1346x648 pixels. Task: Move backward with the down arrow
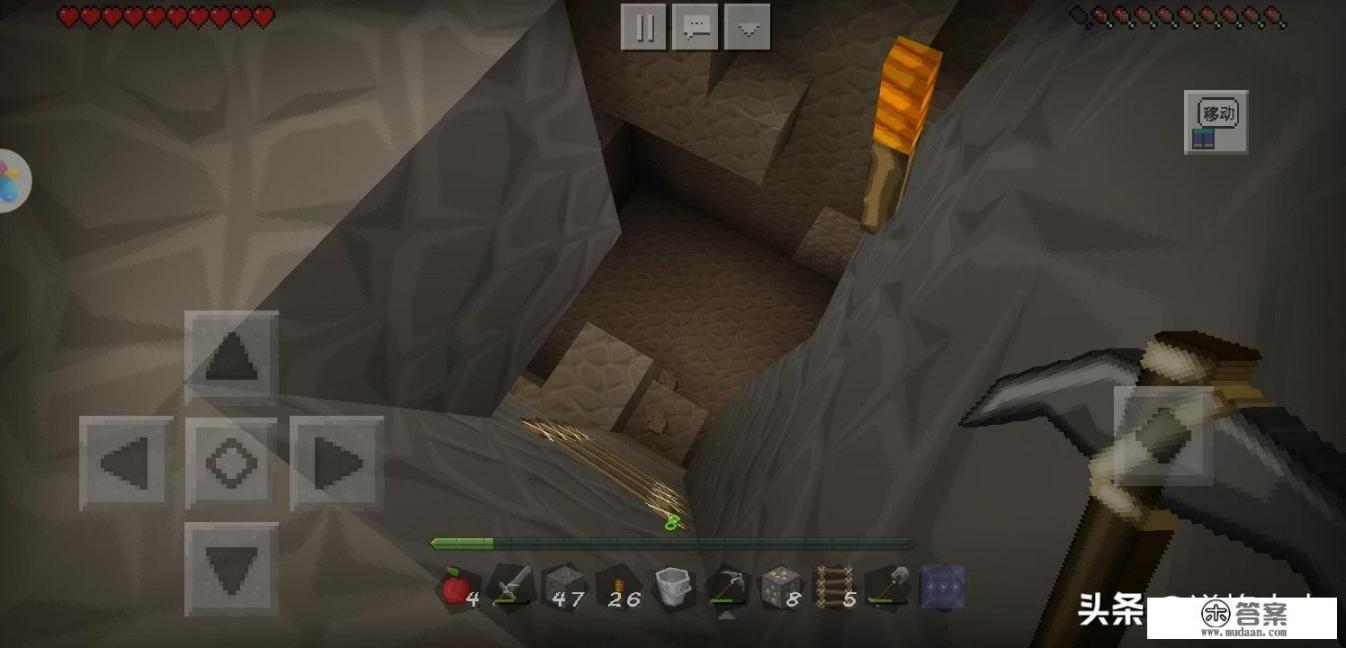(232, 568)
